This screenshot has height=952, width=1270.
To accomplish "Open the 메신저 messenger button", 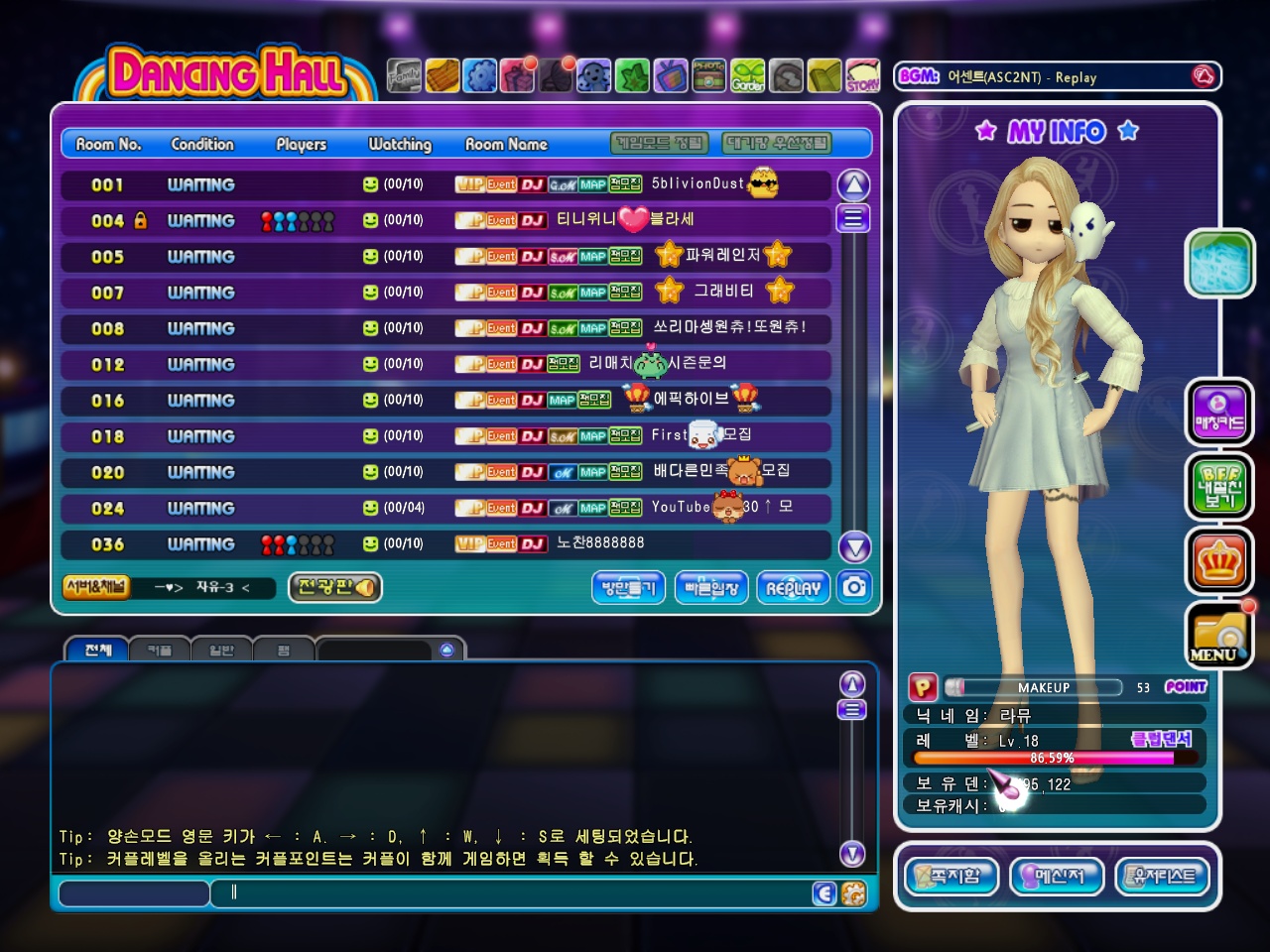I will [1056, 877].
